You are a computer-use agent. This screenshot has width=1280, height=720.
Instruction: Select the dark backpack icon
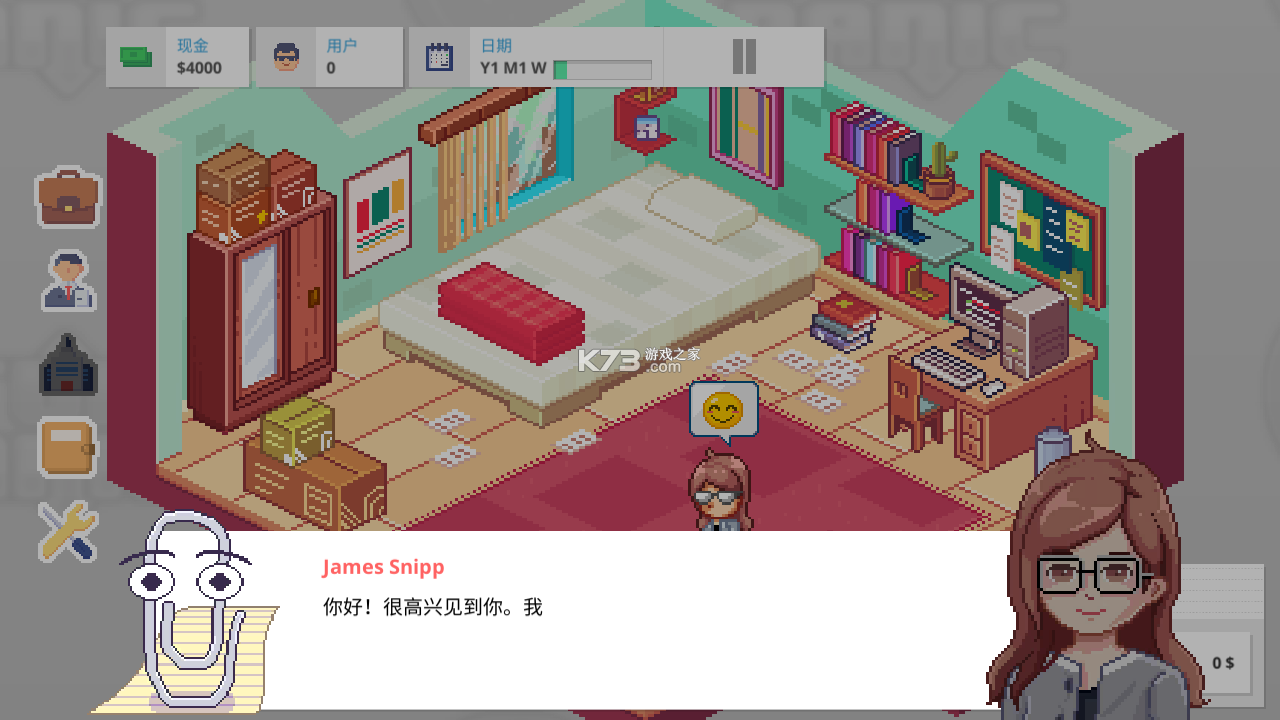click(x=68, y=365)
